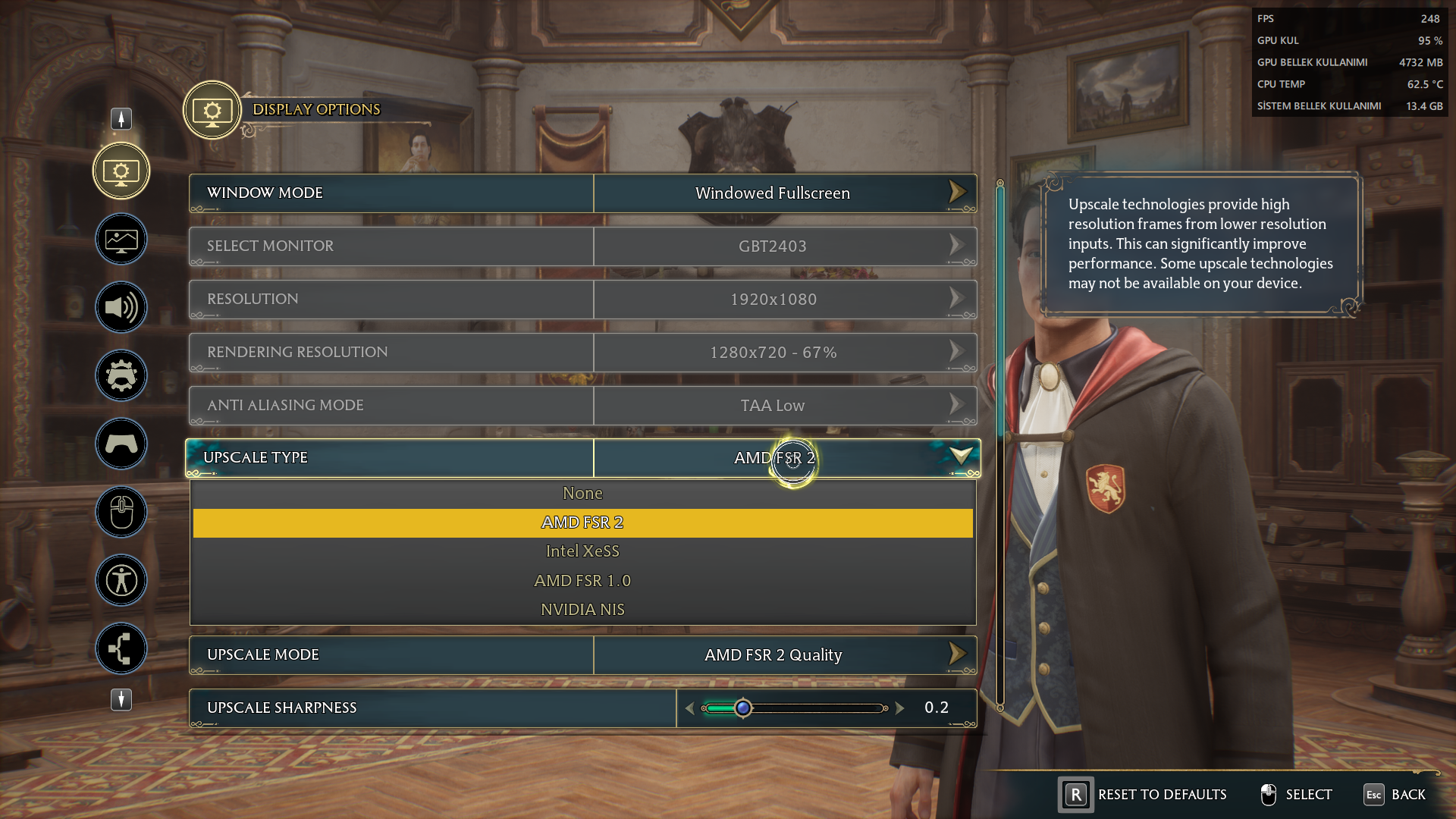Select Intel XeSS upscale option

[x=582, y=551]
